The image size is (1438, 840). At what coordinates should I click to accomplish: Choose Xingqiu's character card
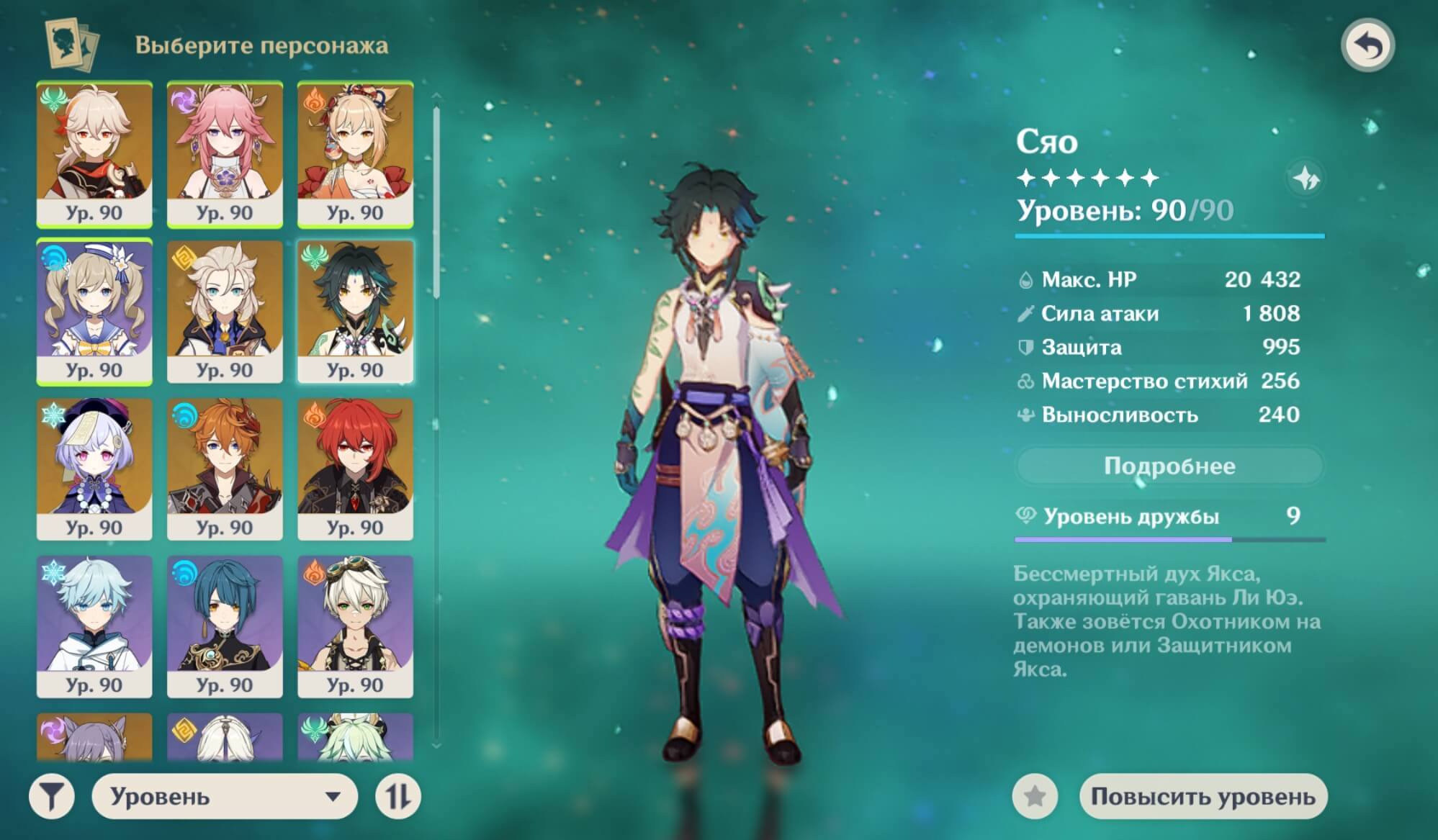tap(225, 626)
